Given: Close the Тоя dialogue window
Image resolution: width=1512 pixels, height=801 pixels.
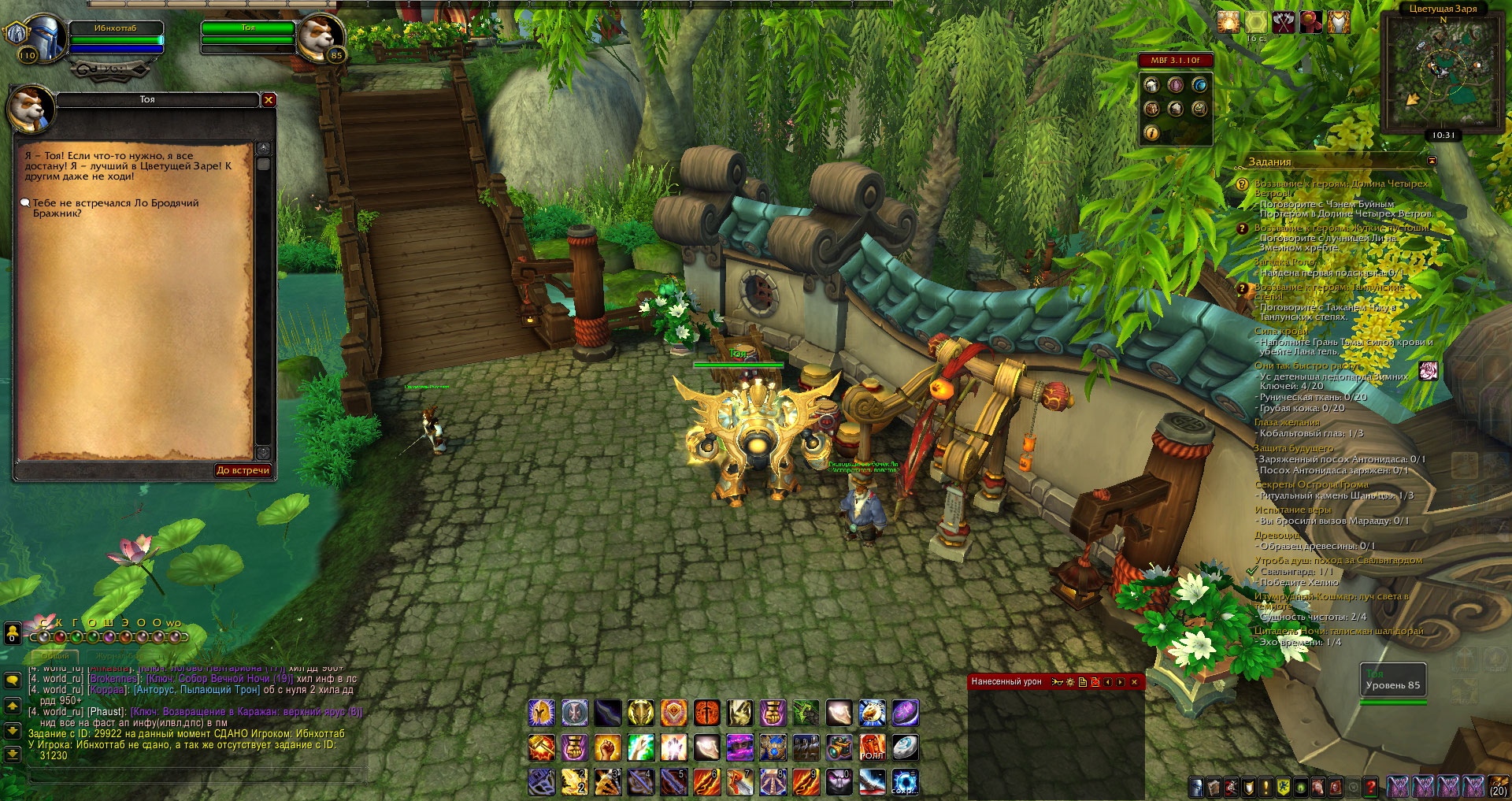Looking at the screenshot, I should click(269, 100).
